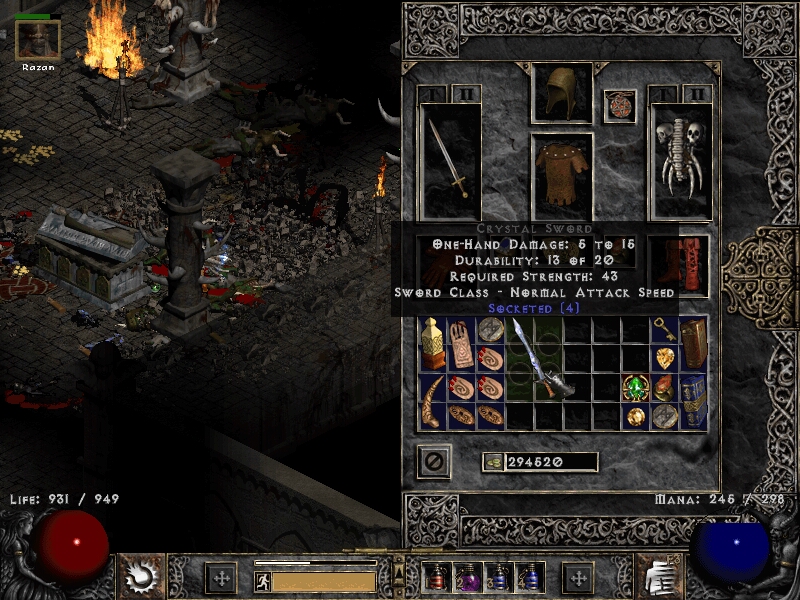
Task: Use the purple rejuvenation potion in the belt
Action: [467, 577]
